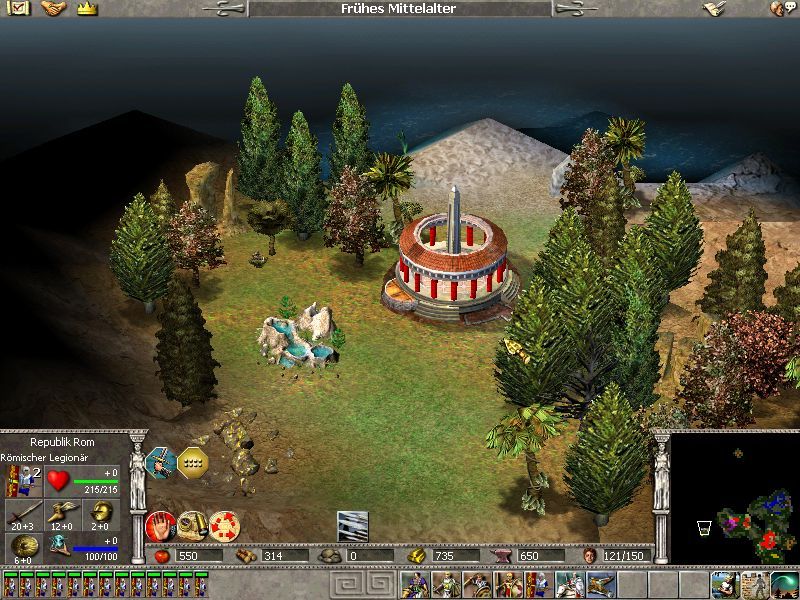Viewport: 800px width, 600px height.
Task: Select the Roman legionary portrait
Action: click(19, 480)
